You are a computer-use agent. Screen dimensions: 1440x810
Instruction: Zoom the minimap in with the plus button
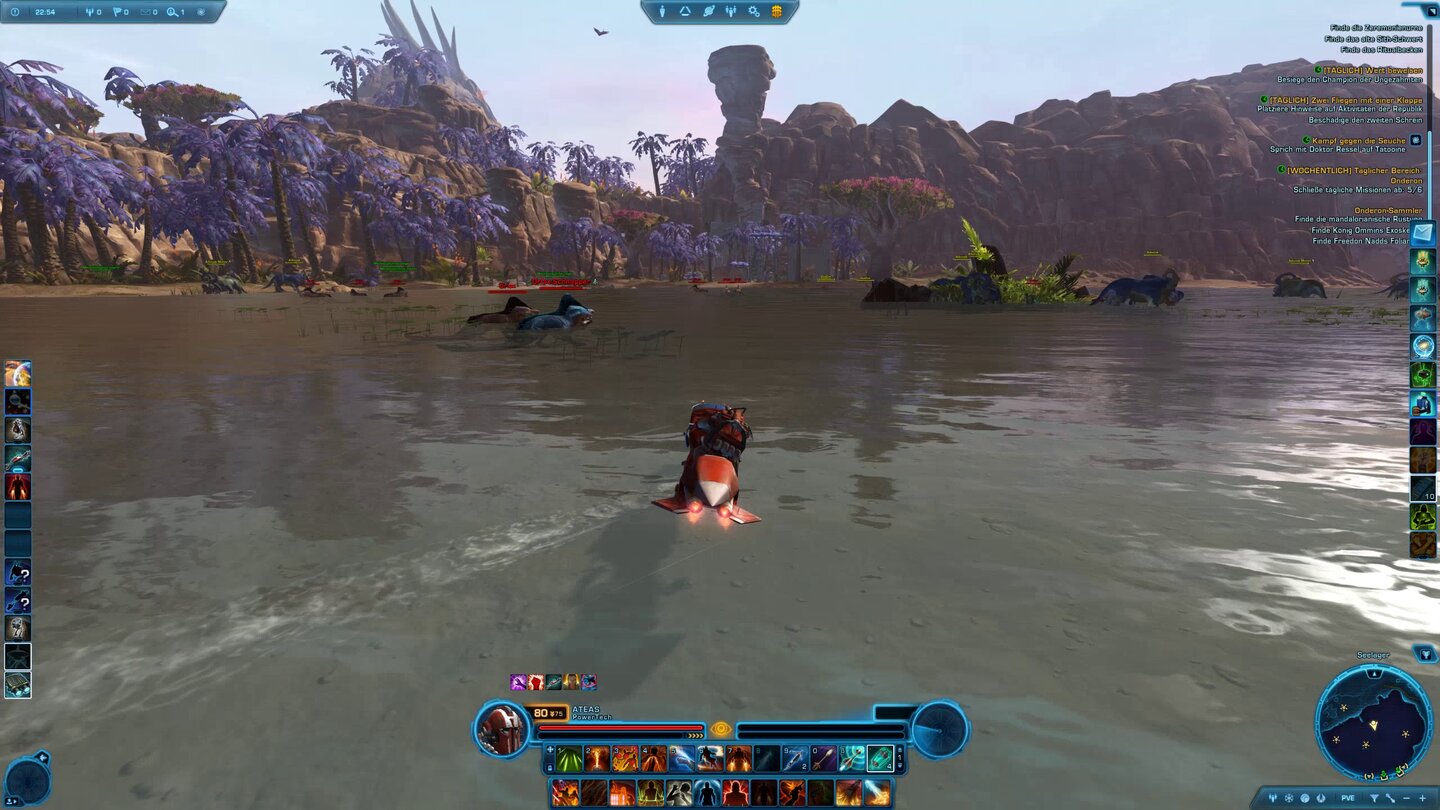point(1423,797)
